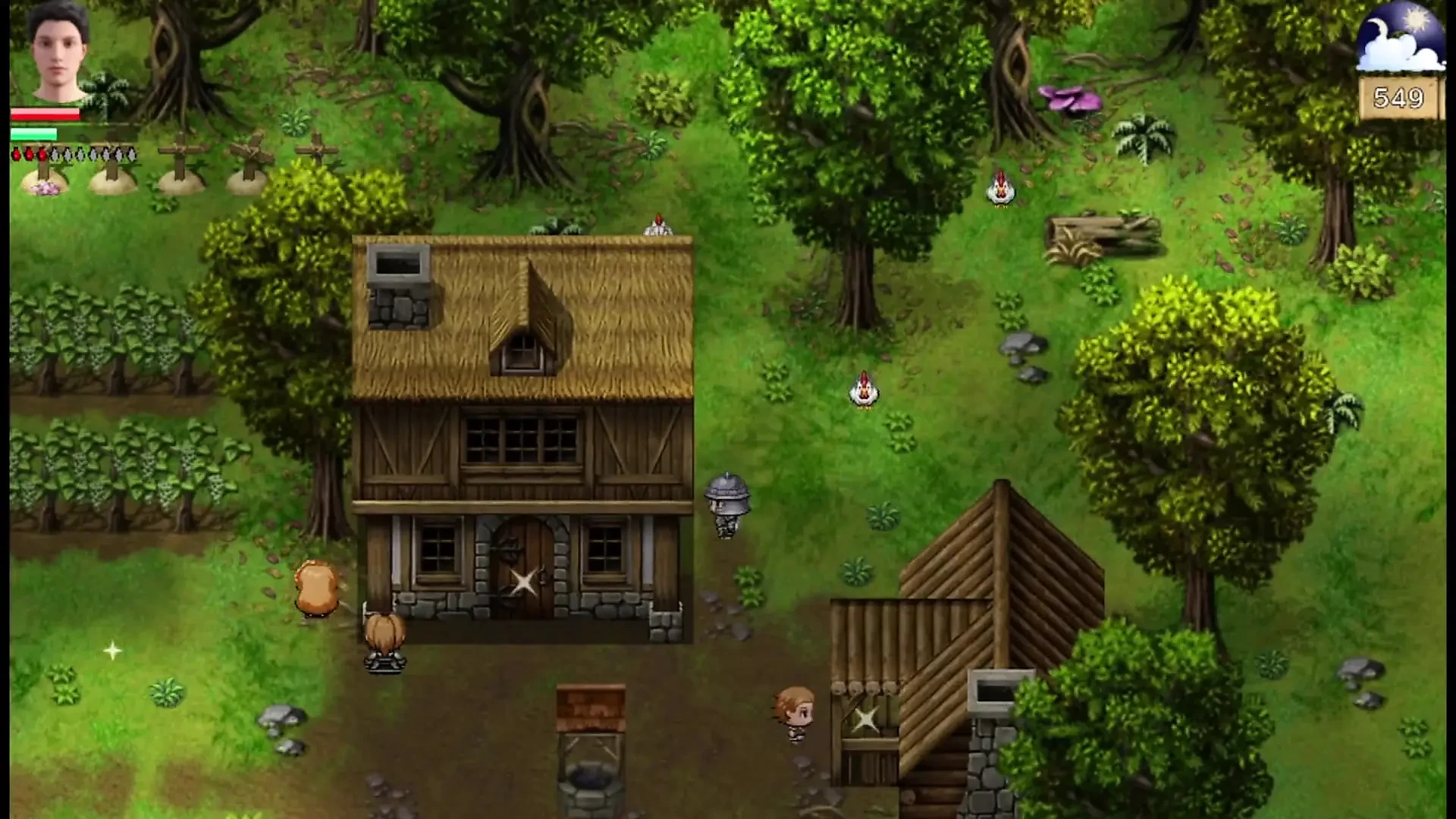Select the moon and sun time-of-day icon

pyautogui.click(x=1401, y=36)
